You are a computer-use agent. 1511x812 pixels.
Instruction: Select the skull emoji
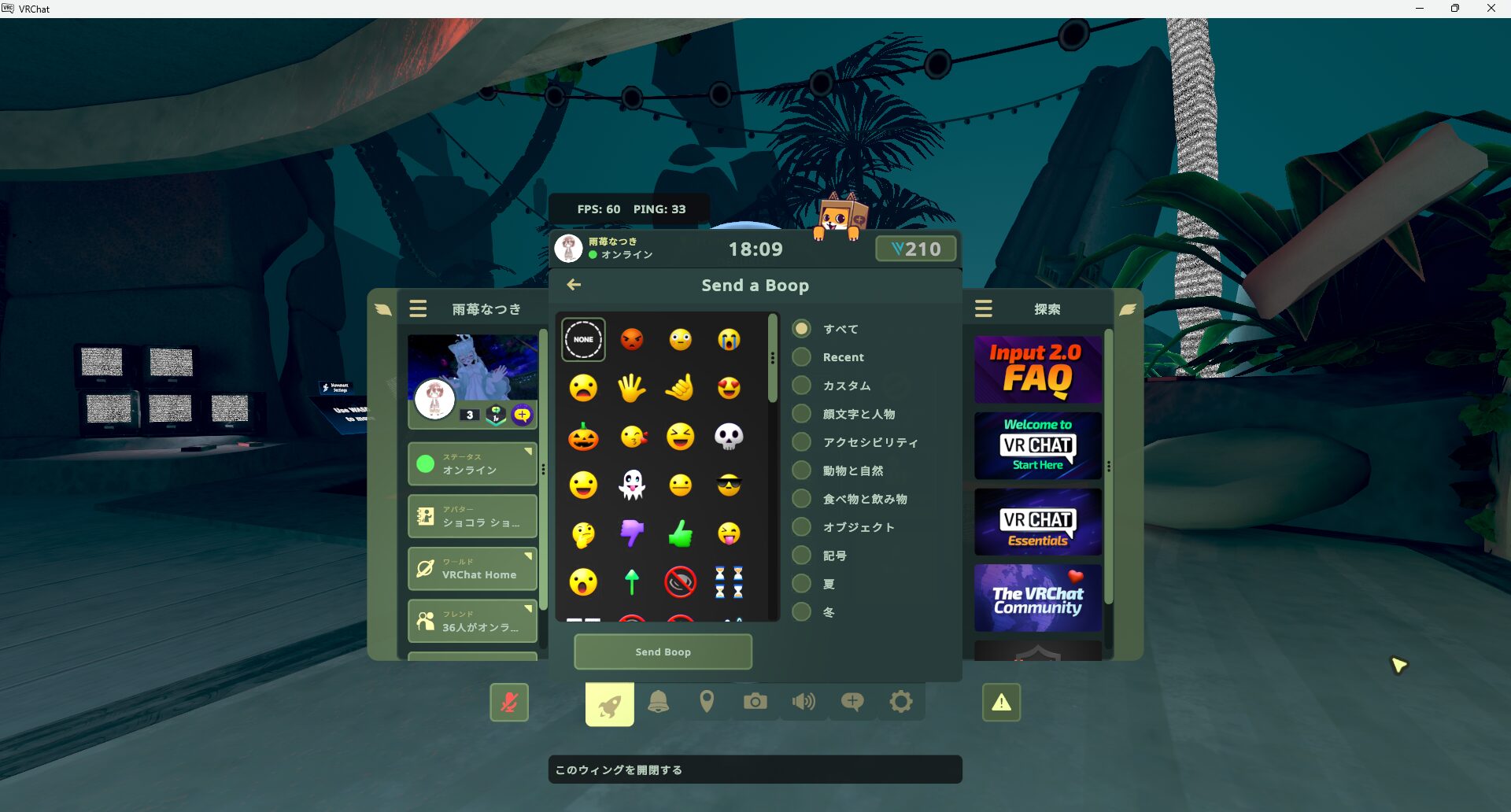tap(730, 436)
